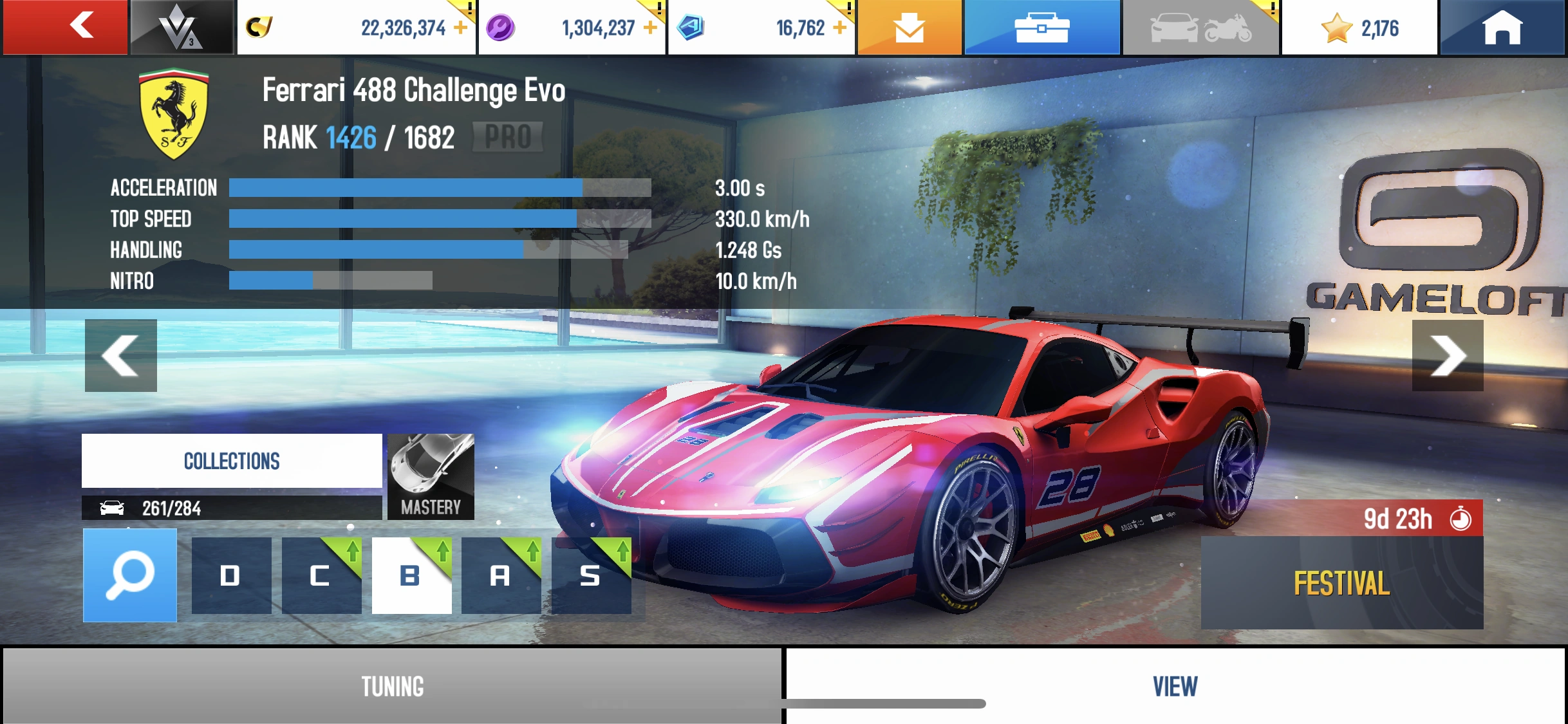Open the car search tool
1568x724 pixels.
pyautogui.click(x=131, y=575)
